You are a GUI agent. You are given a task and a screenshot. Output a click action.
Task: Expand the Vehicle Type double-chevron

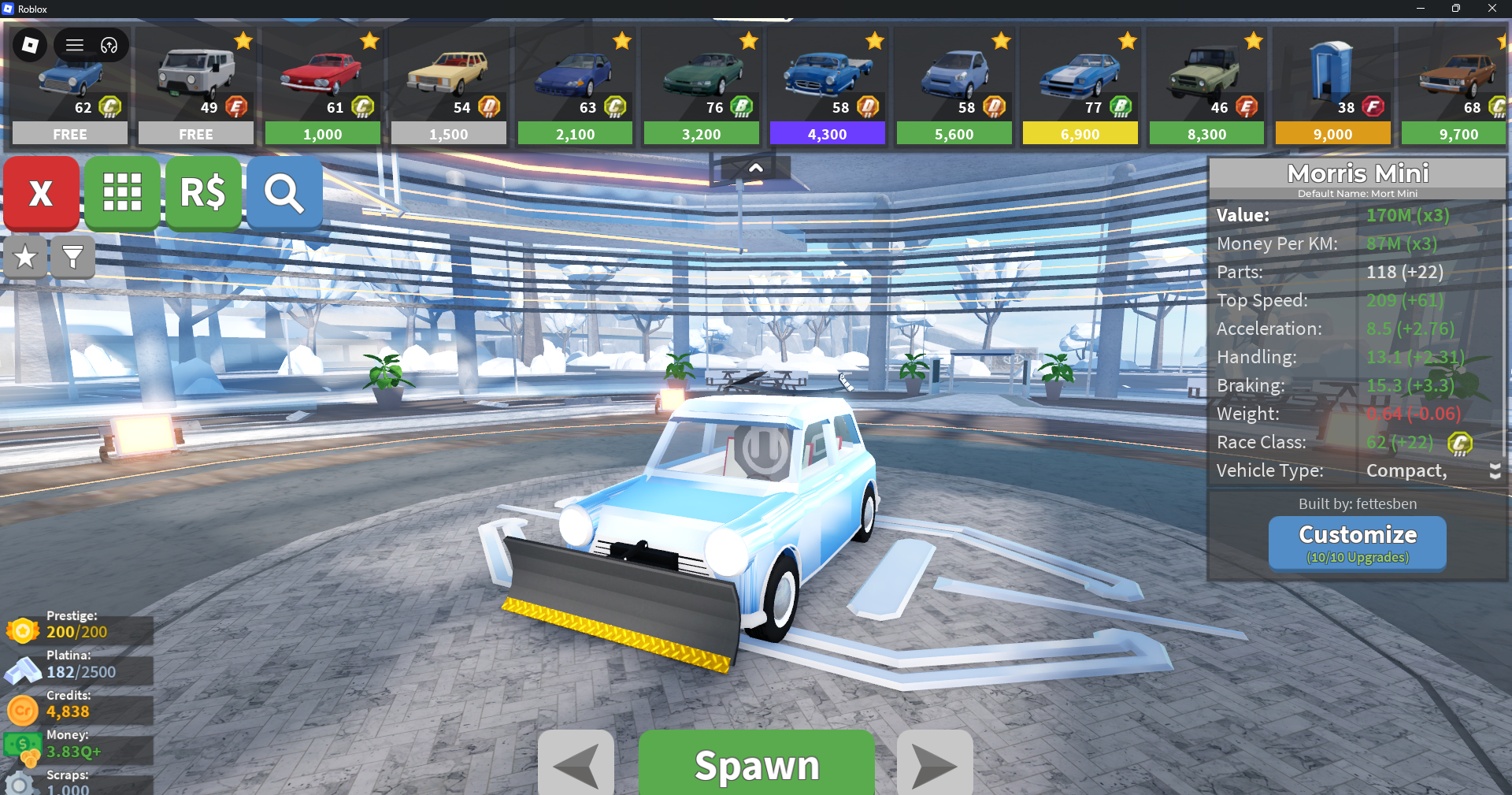[x=1494, y=471]
